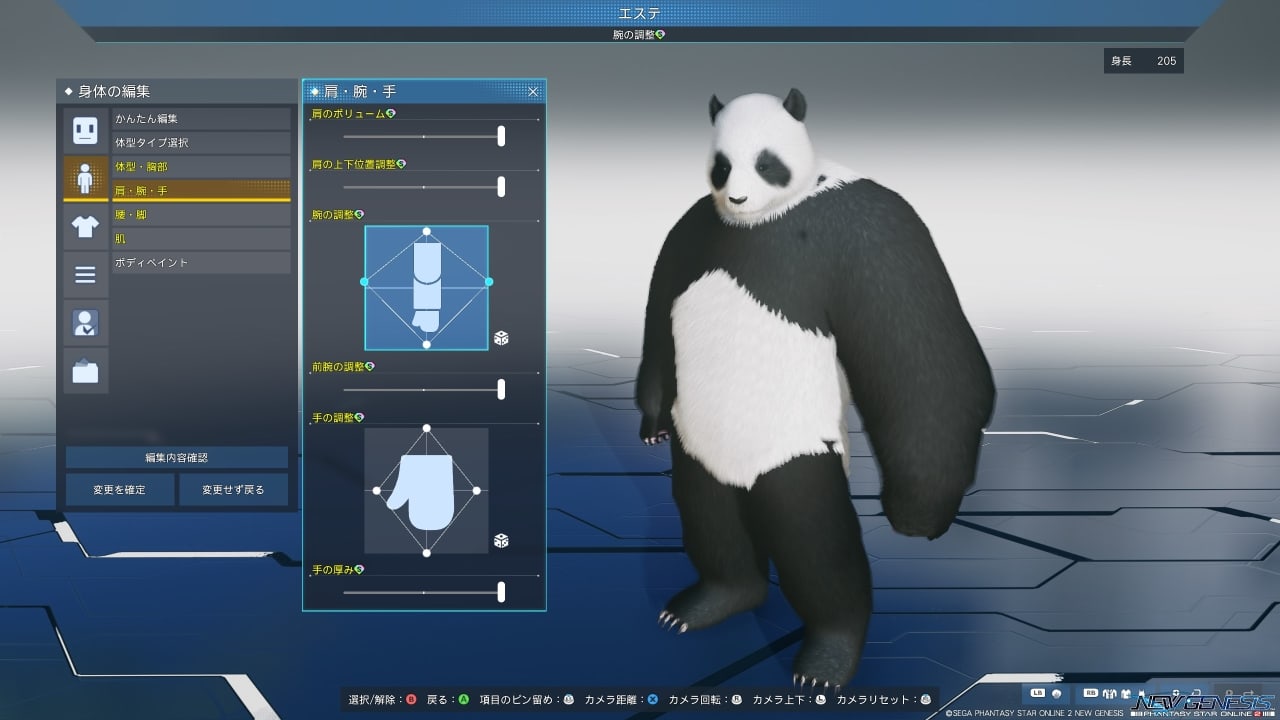Click the 肩のボリューム slider handle
1280x720 pixels.
501,137
